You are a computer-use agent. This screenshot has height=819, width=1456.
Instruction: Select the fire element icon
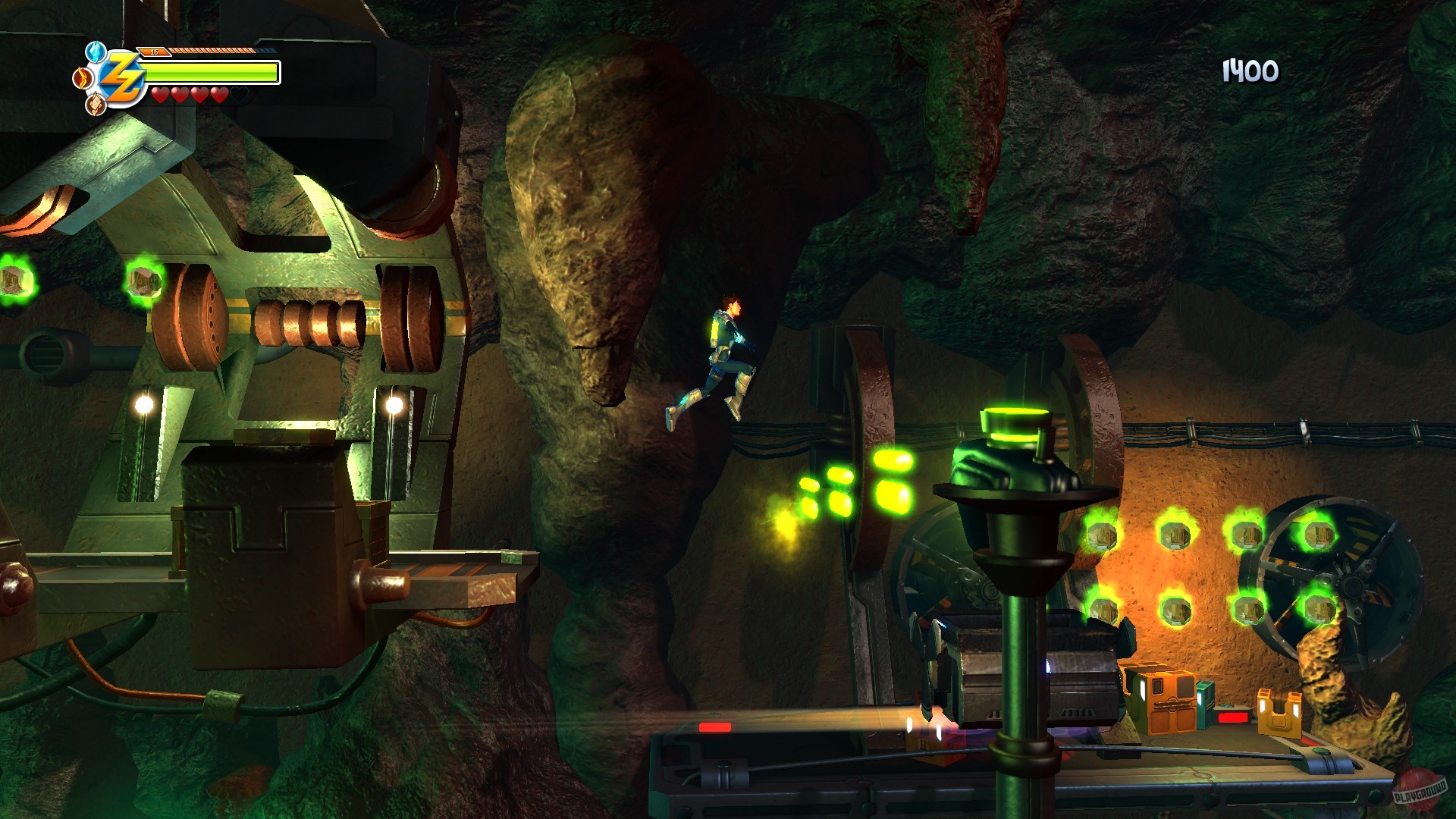[82, 78]
